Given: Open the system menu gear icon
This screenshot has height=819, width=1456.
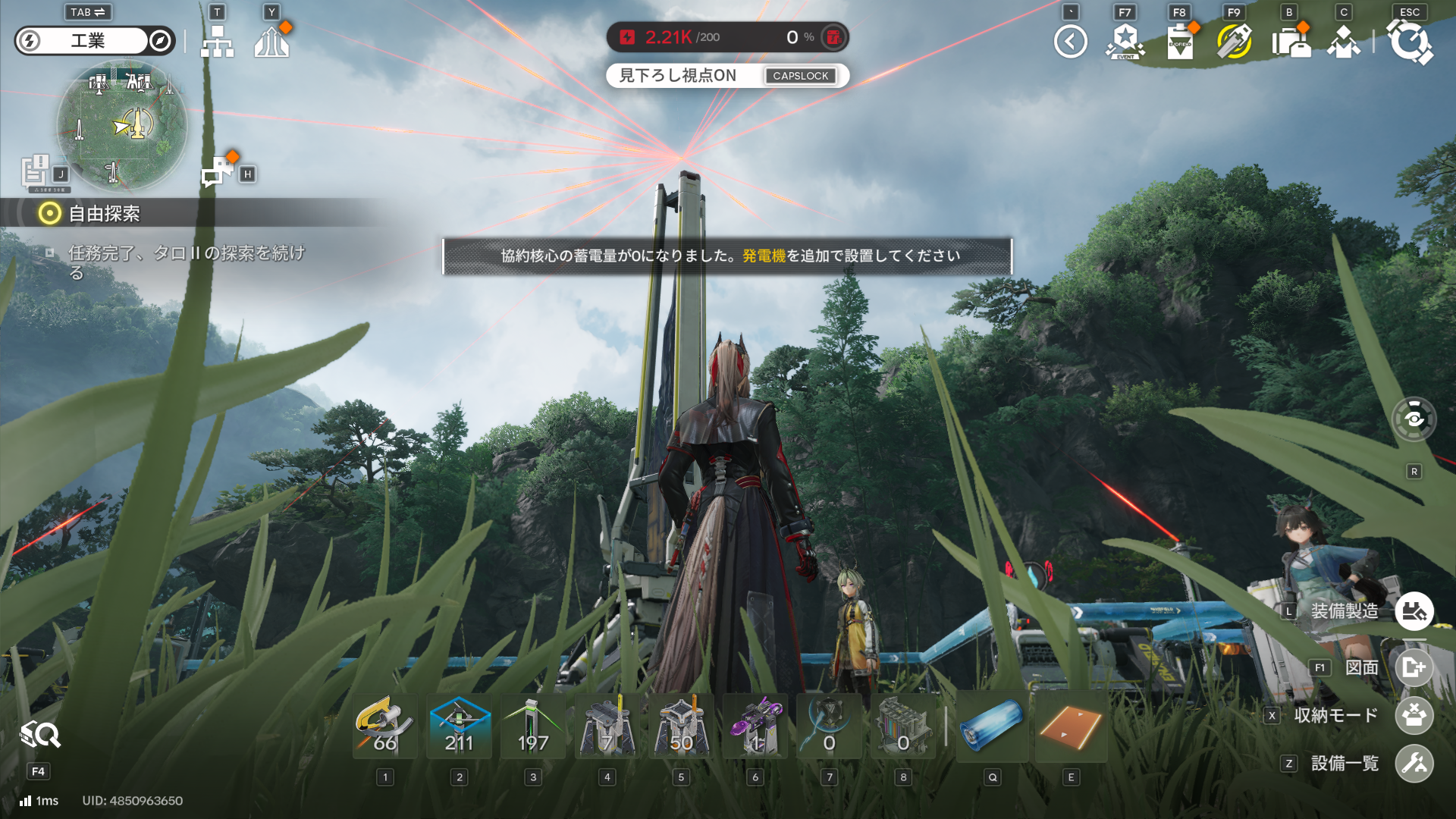Looking at the screenshot, I should pos(1410,42).
